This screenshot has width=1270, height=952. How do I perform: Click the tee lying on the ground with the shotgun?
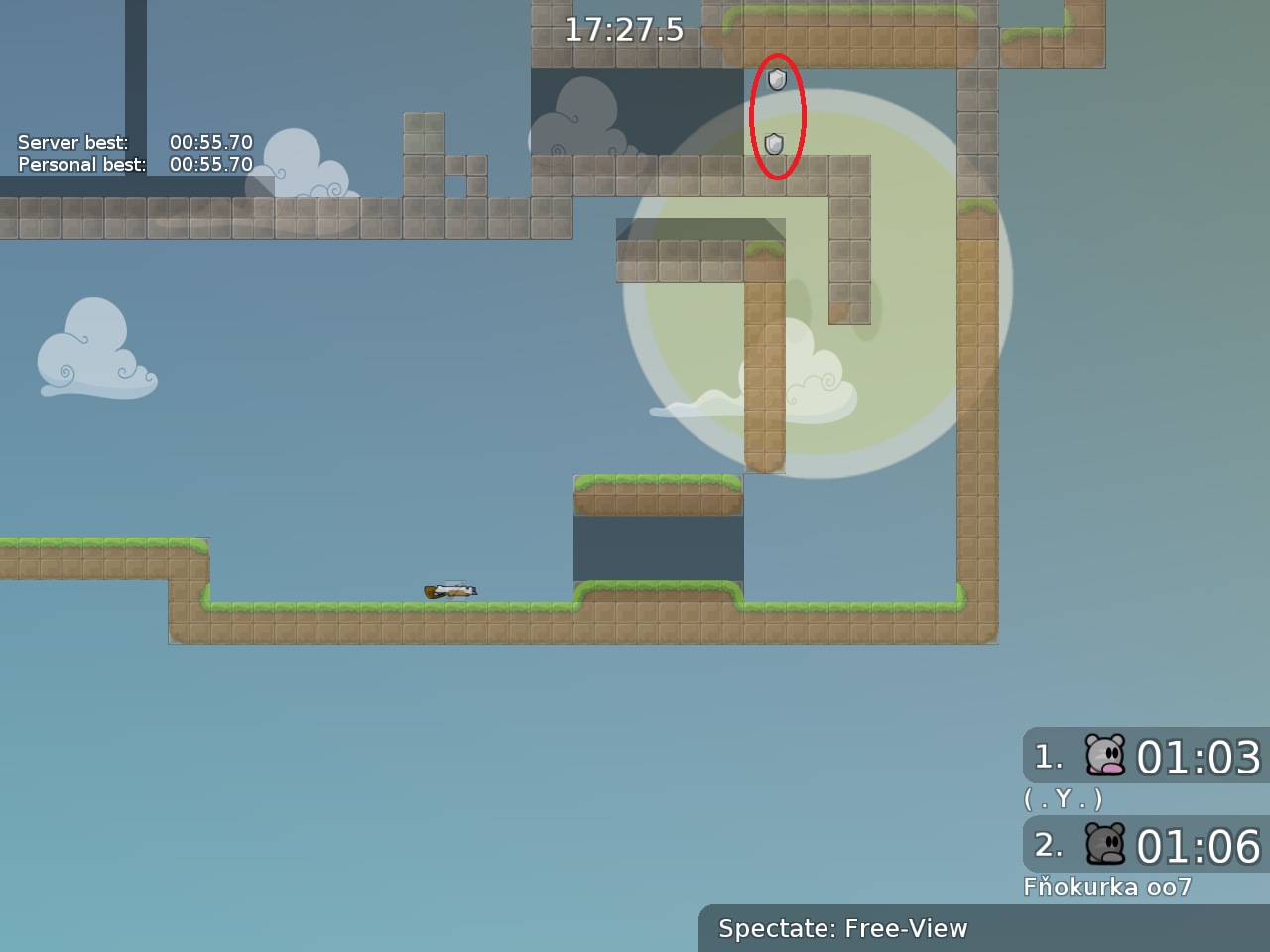[454, 590]
